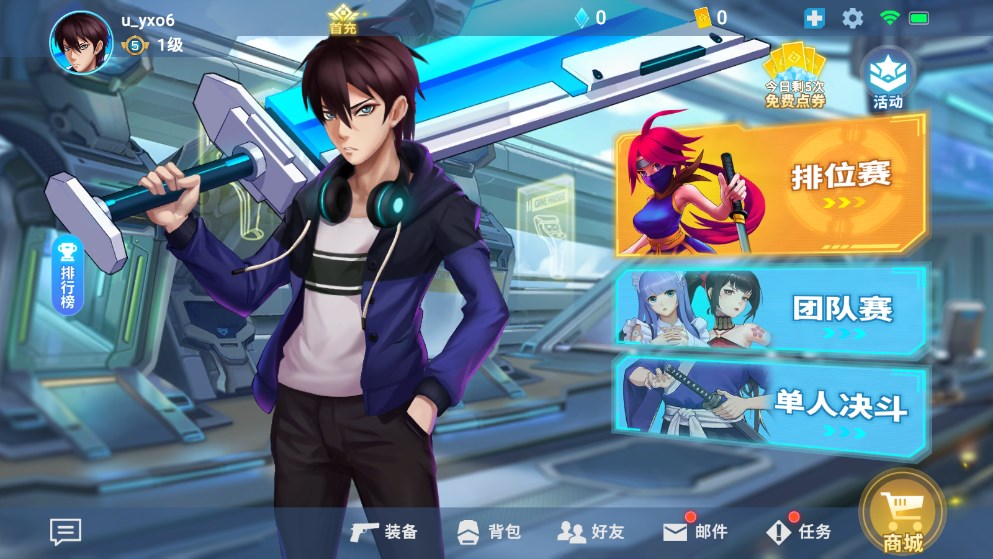Open the shop (商城)
The width and height of the screenshot is (993, 559).
pos(902,515)
